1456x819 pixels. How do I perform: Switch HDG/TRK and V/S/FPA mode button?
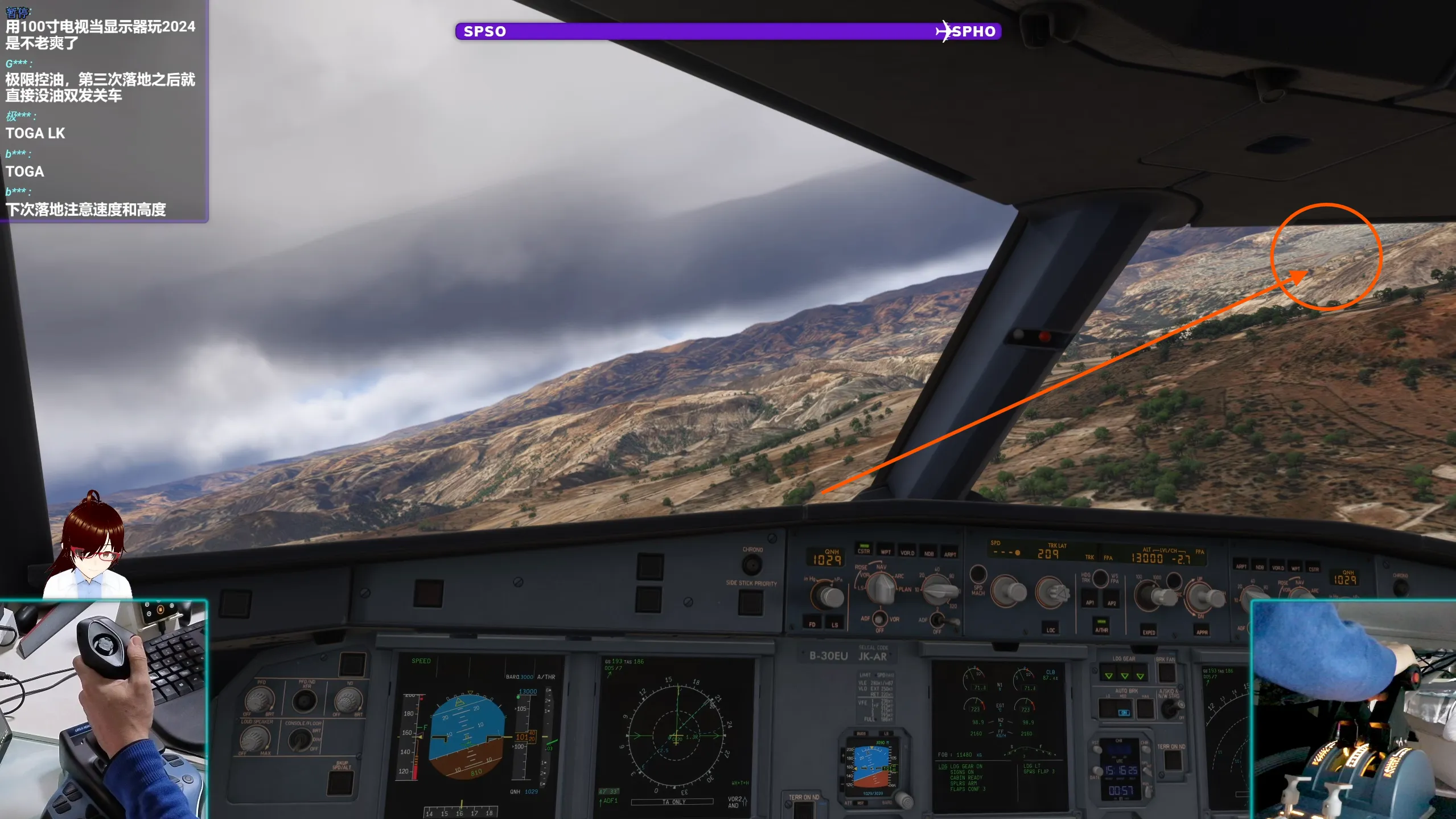tap(1100, 579)
